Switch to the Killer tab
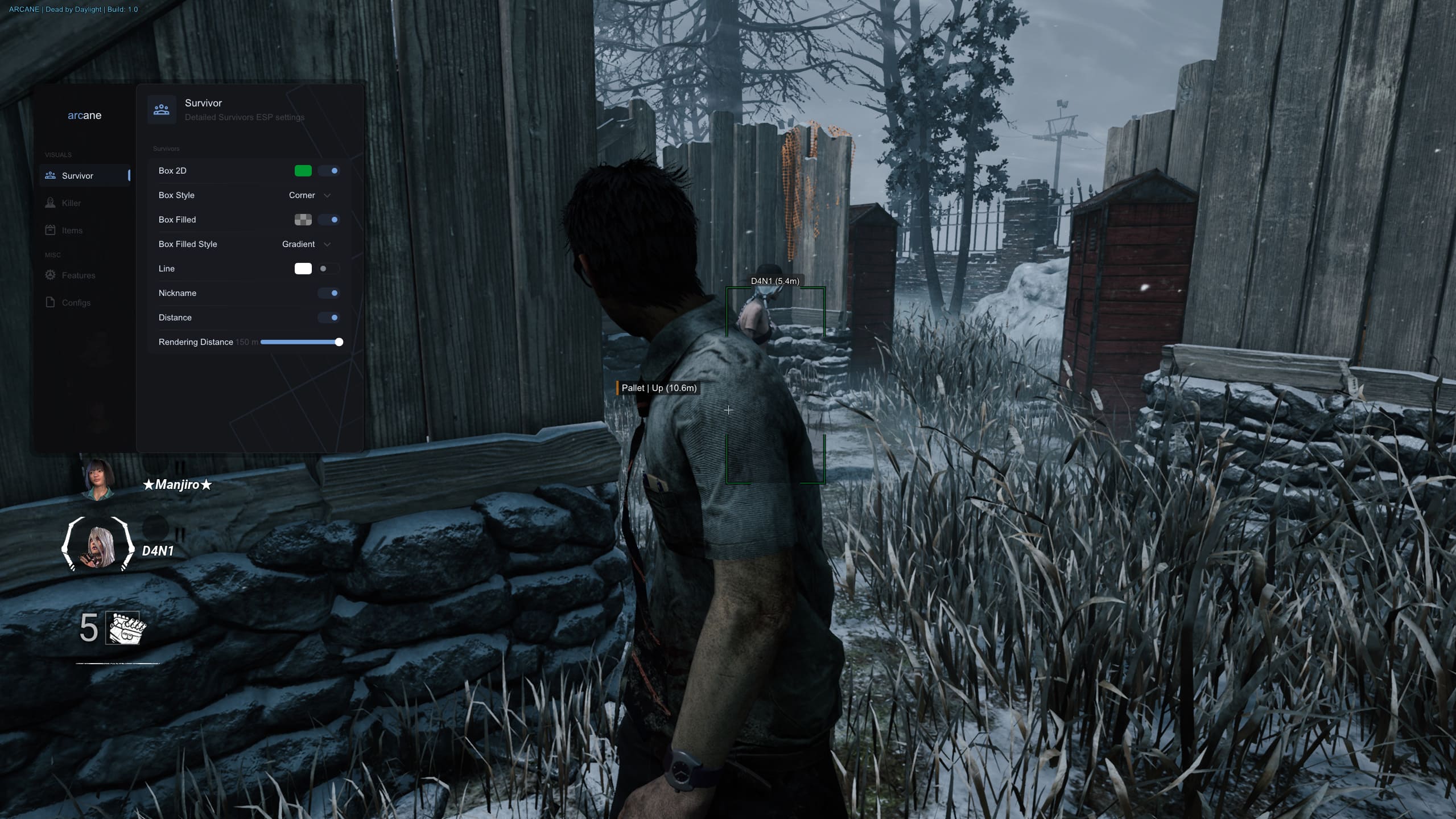The width and height of the screenshot is (1456, 819). click(x=71, y=203)
